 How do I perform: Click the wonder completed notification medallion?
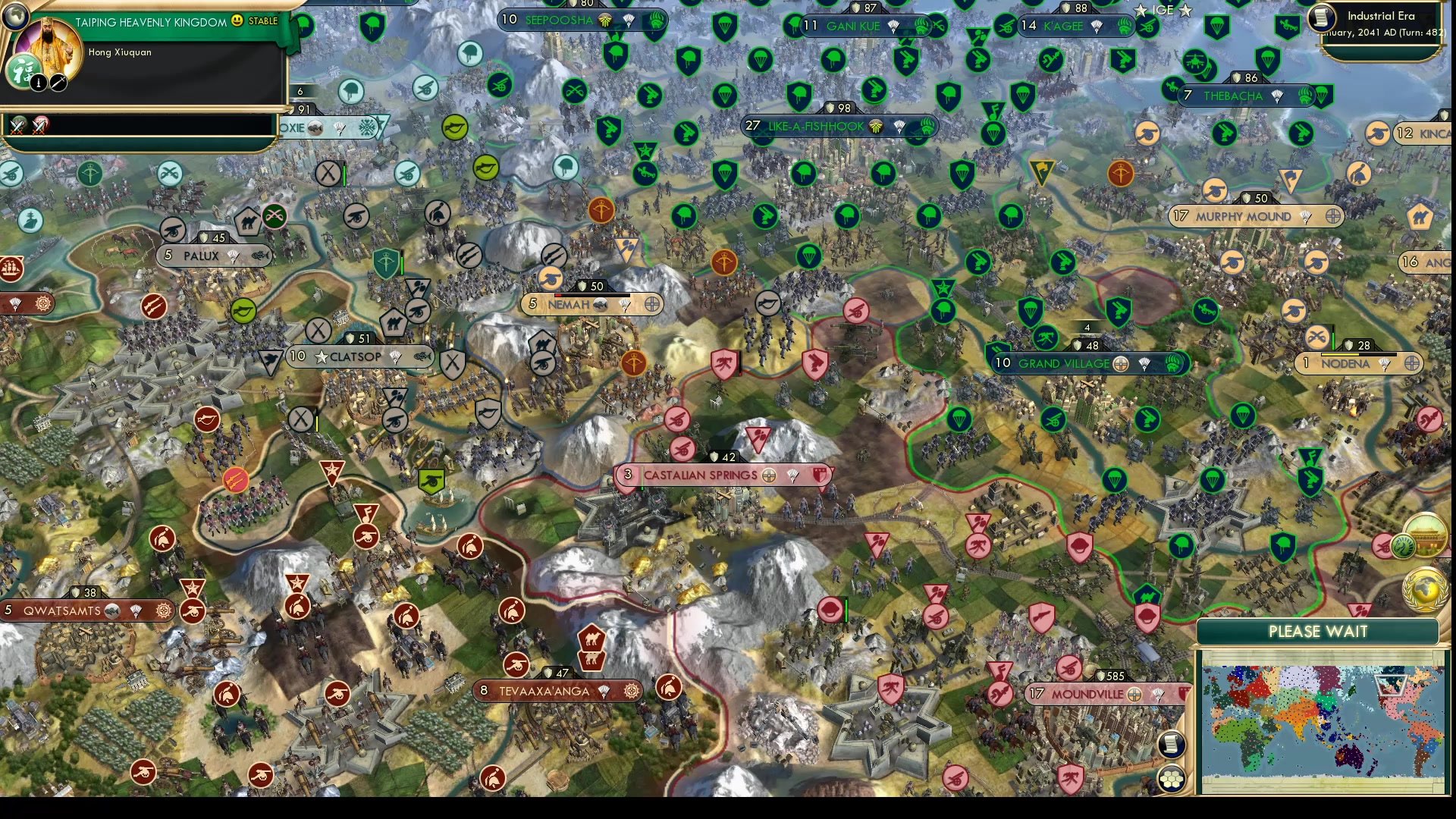click(1426, 534)
